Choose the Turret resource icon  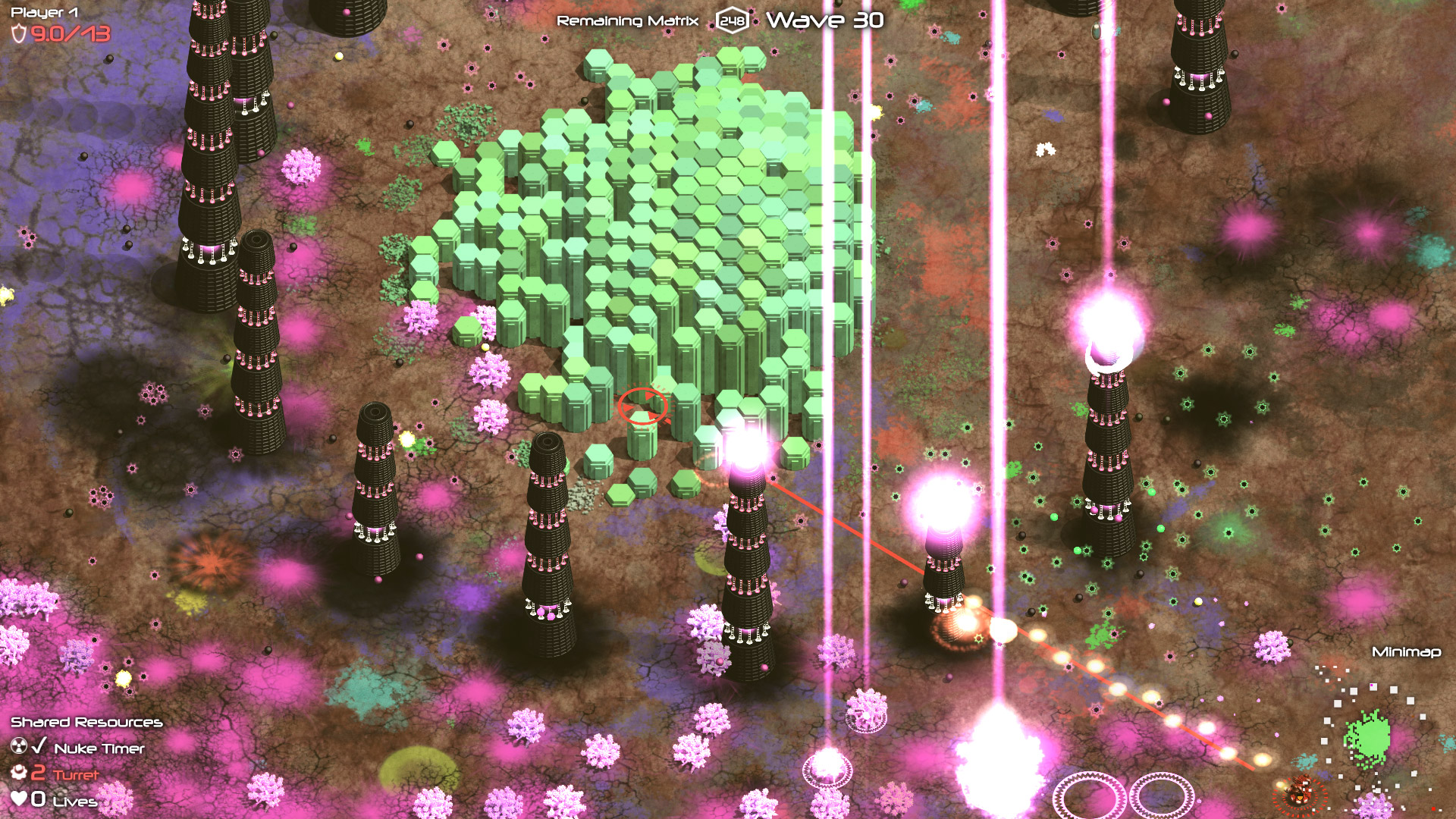(19, 773)
